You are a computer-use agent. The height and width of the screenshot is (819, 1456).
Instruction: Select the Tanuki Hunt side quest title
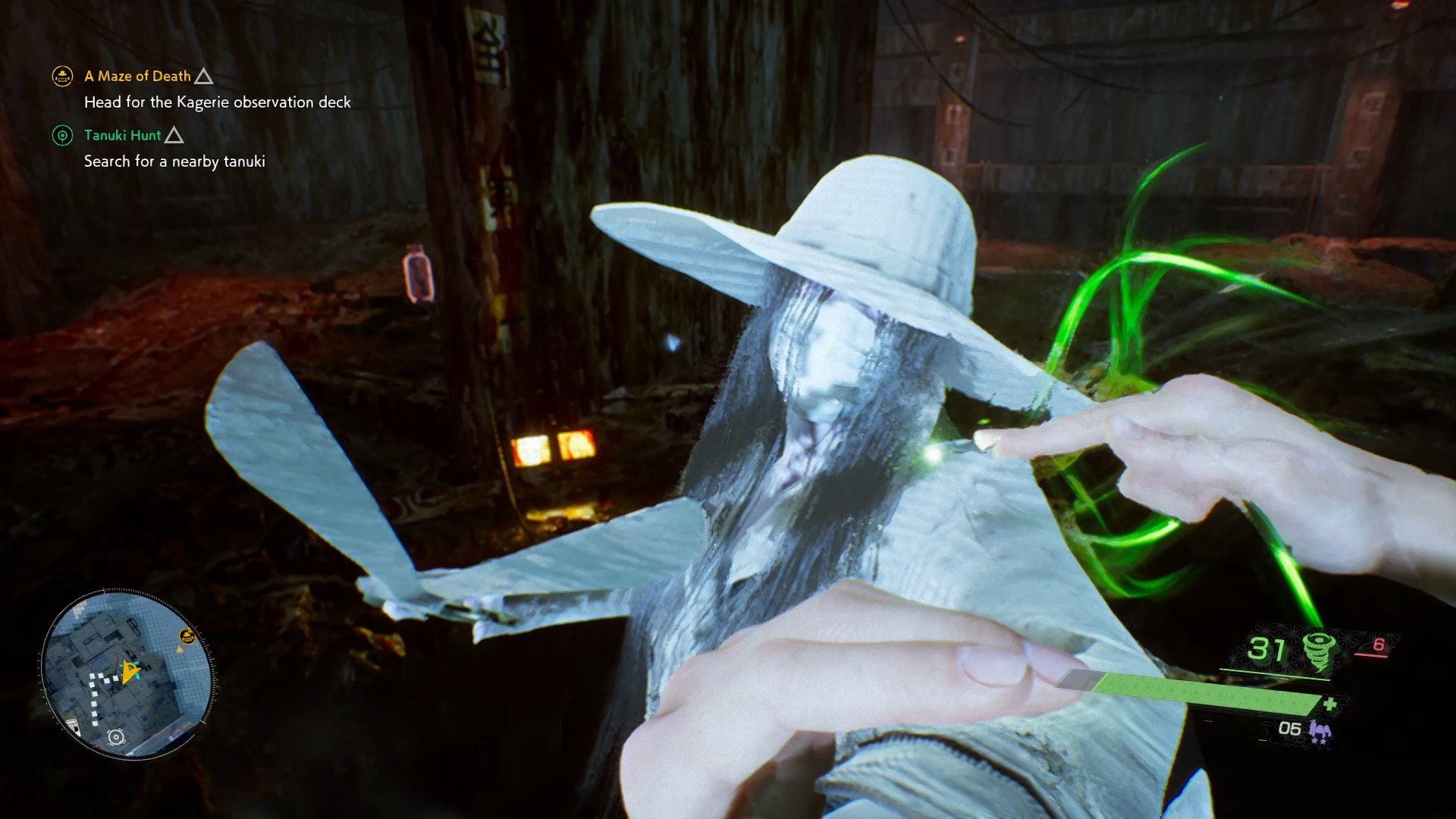pyautogui.click(x=122, y=135)
